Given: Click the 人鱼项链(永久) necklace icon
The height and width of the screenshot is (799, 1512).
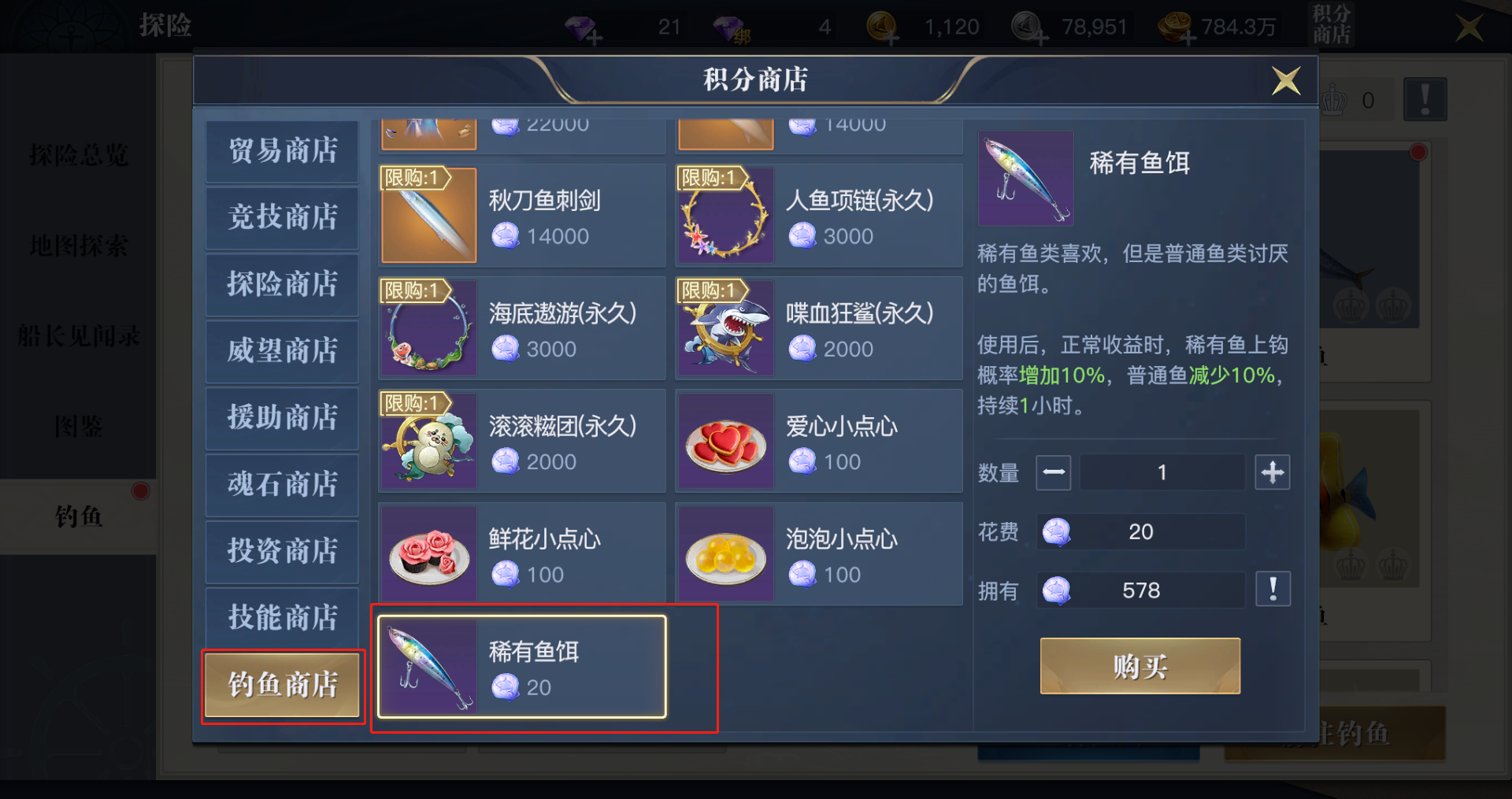Looking at the screenshot, I should [x=724, y=215].
